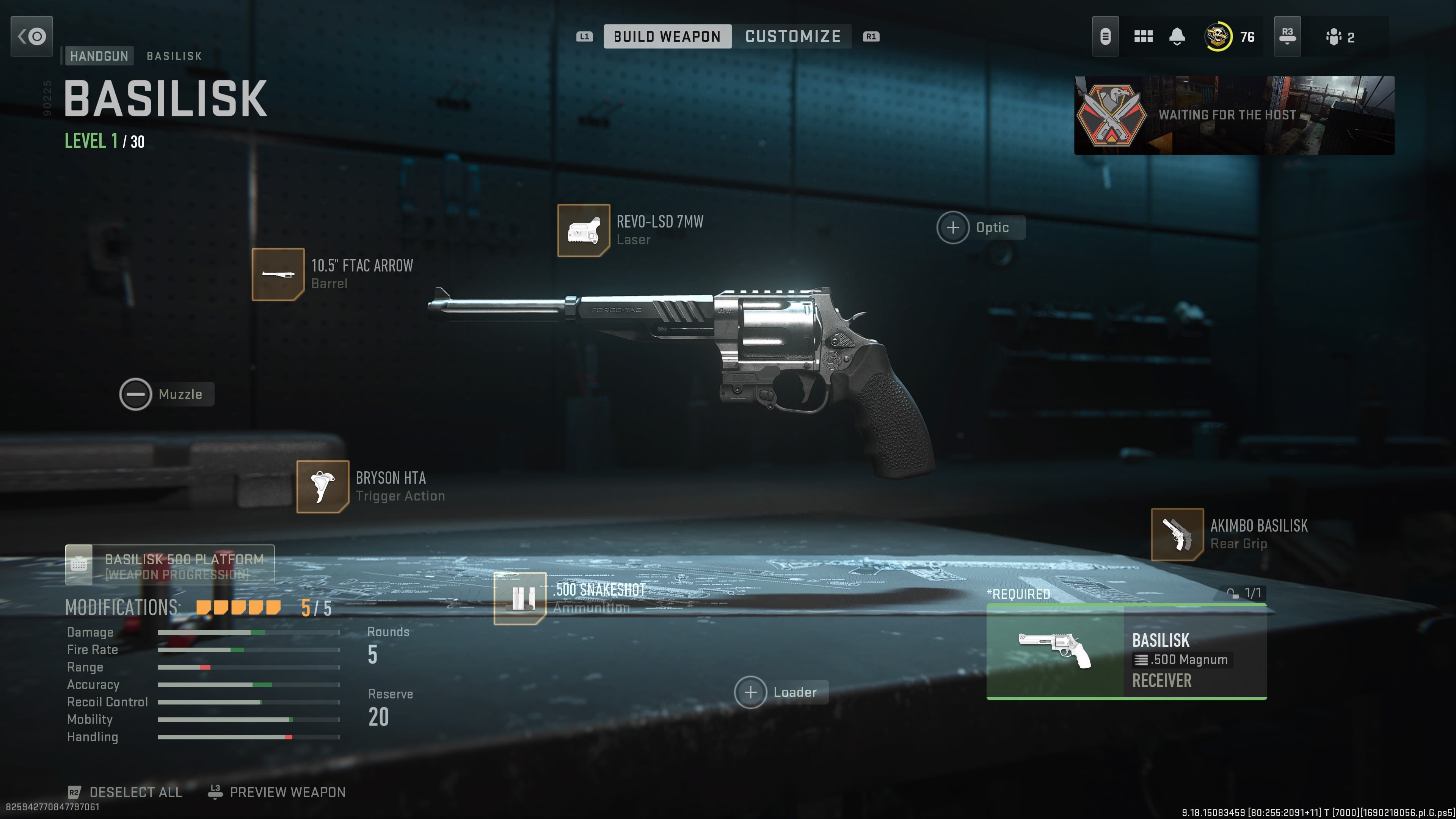This screenshot has height=819, width=1456.
Task: Open the Akimbo Basilisk rear grip slot
Action: pos(1177,534)
